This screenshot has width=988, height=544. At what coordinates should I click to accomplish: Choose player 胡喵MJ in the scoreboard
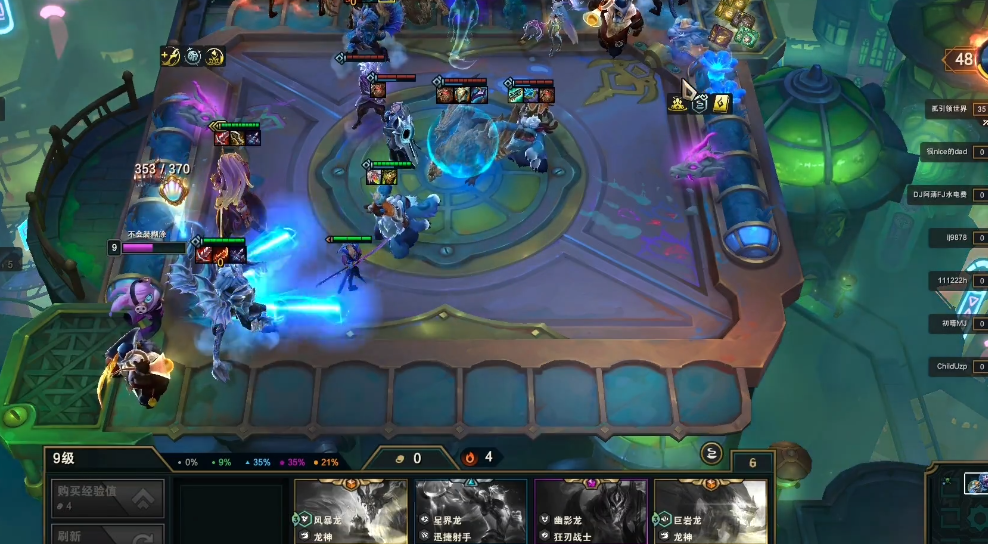click(x=948, y=323)
